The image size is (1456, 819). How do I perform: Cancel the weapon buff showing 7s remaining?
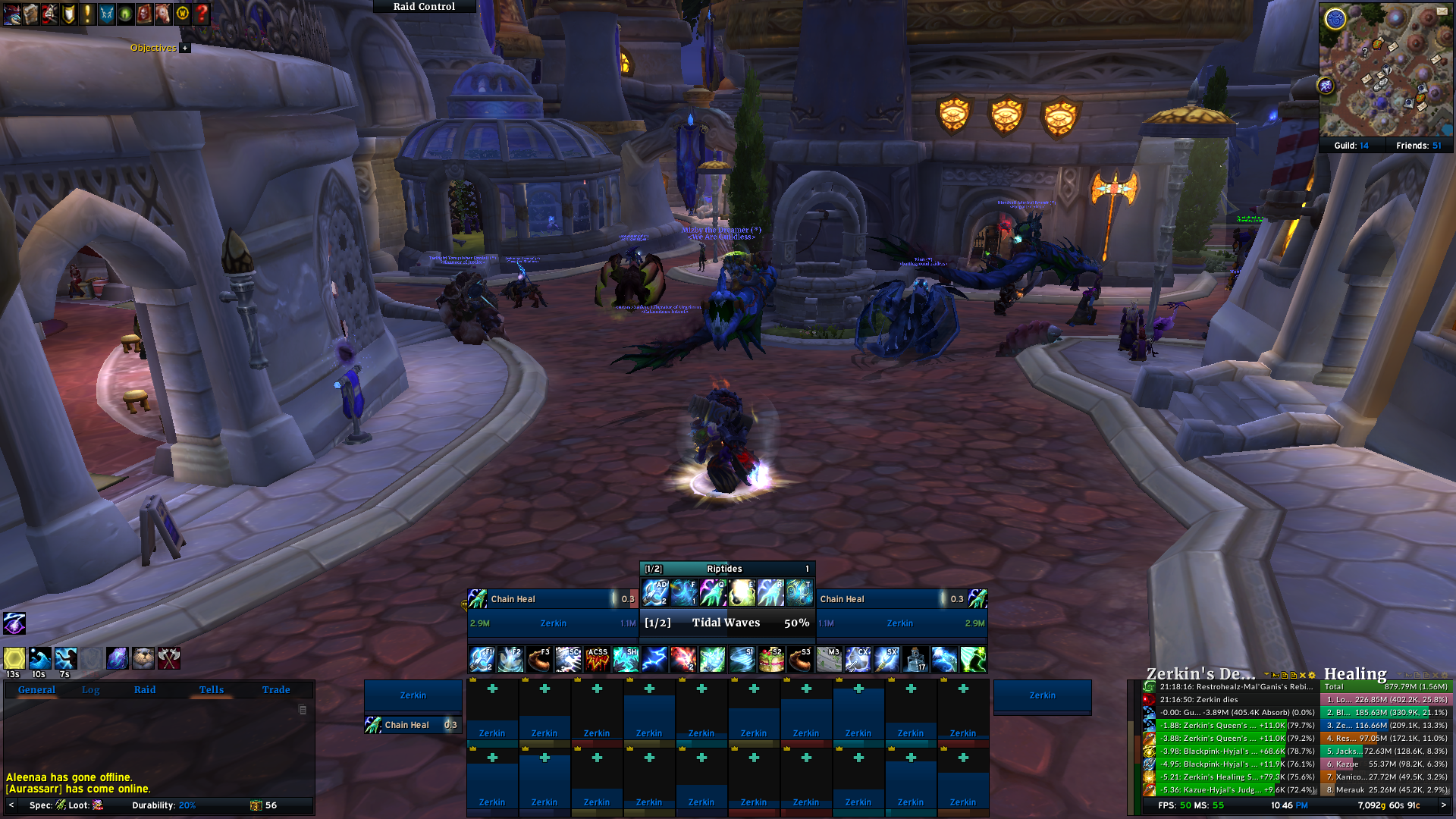67,658
